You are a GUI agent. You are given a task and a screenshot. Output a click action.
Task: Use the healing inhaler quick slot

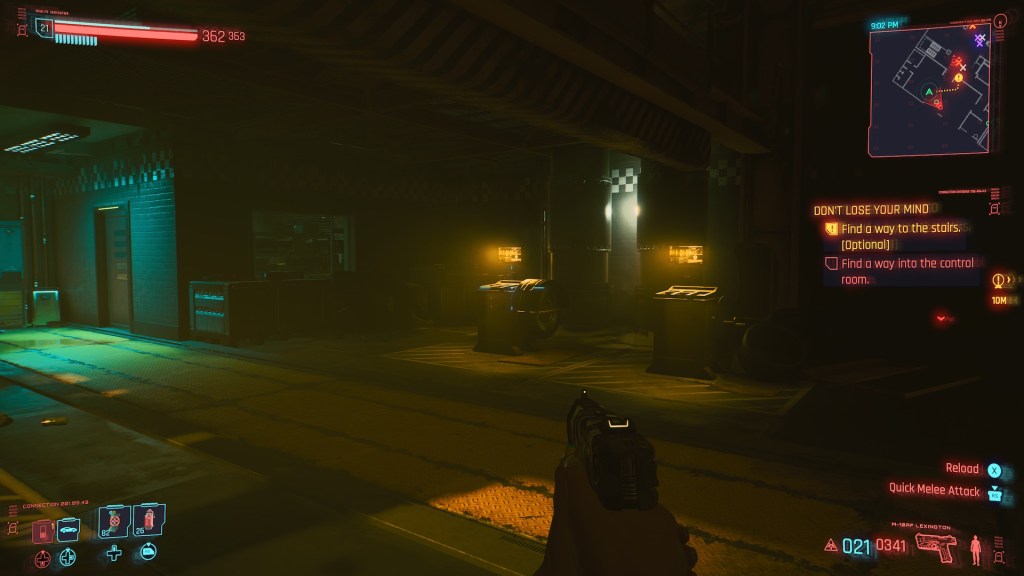coord(114,521)
